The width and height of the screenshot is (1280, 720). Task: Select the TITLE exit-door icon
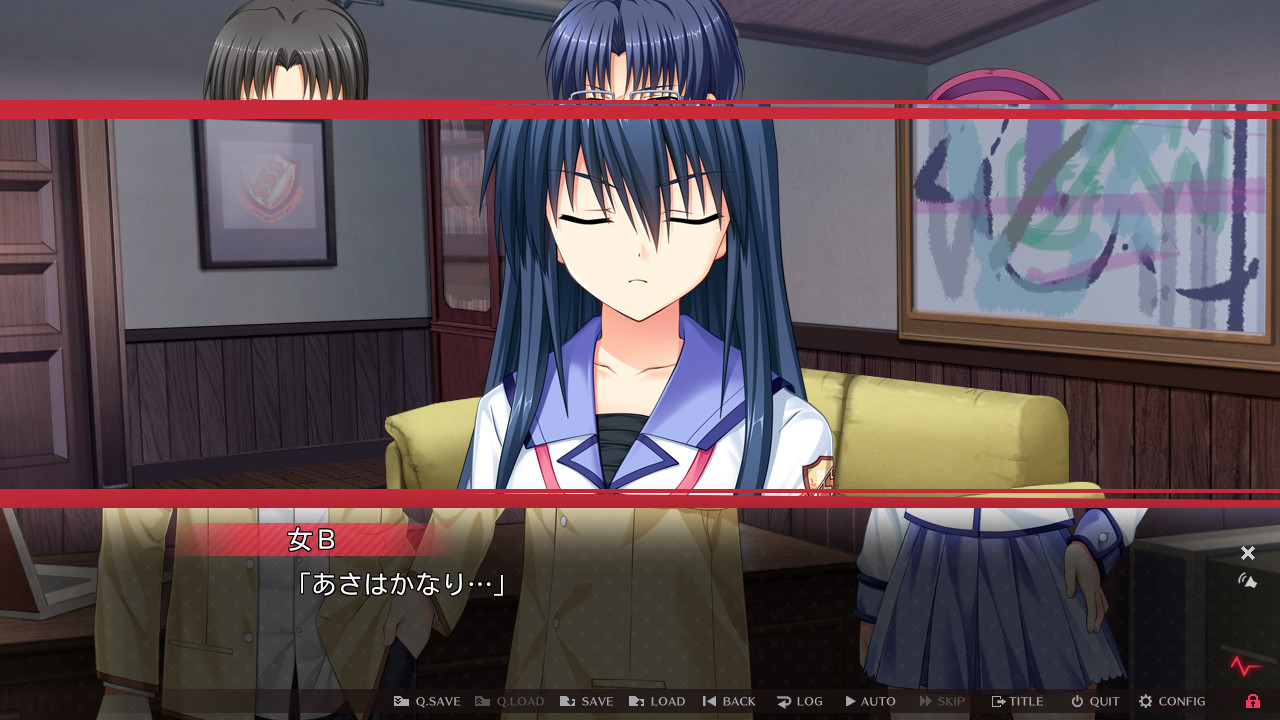[x=998, y=701]
